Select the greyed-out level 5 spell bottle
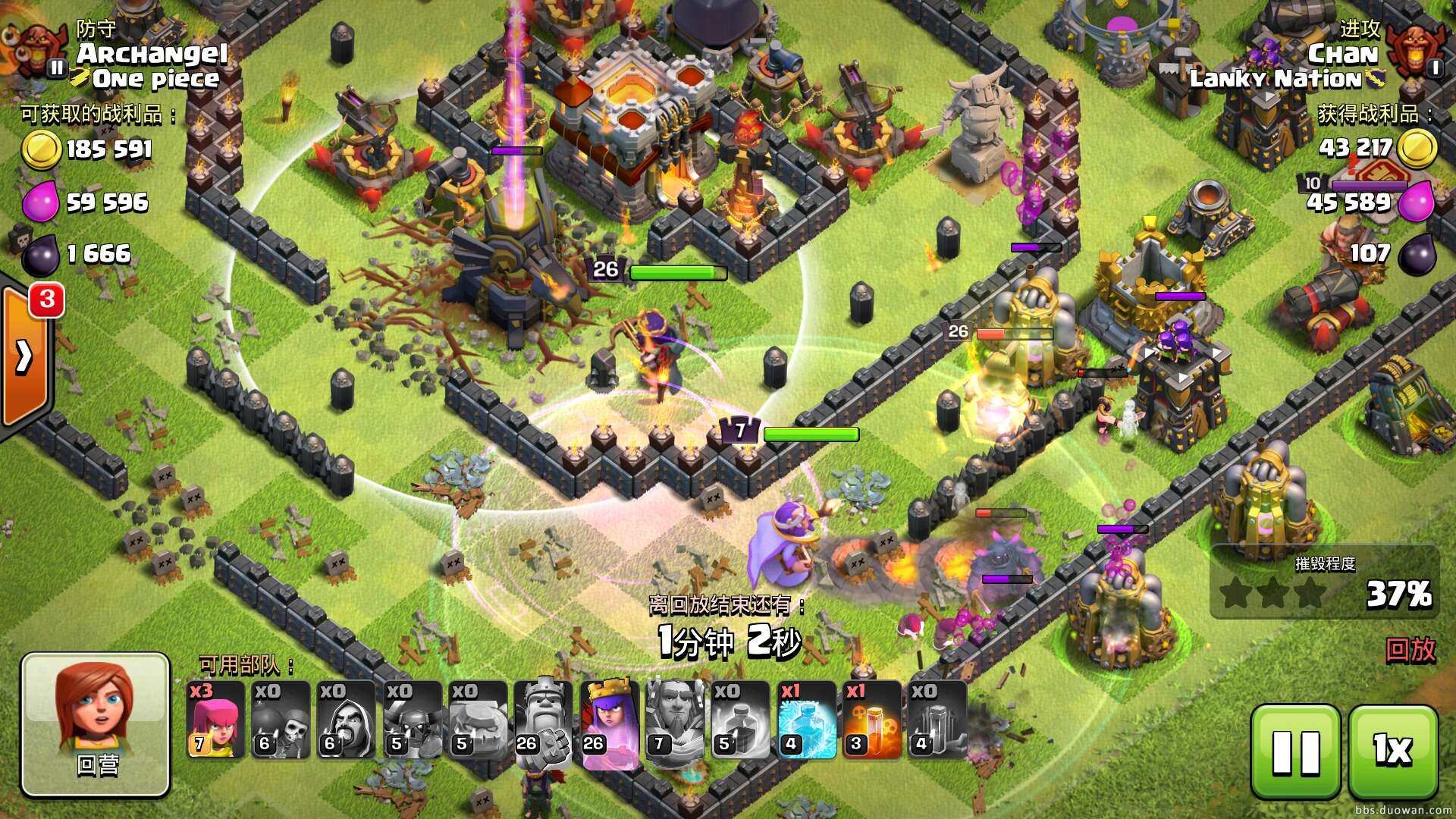 pyautogui.click(x=740, y=720)
